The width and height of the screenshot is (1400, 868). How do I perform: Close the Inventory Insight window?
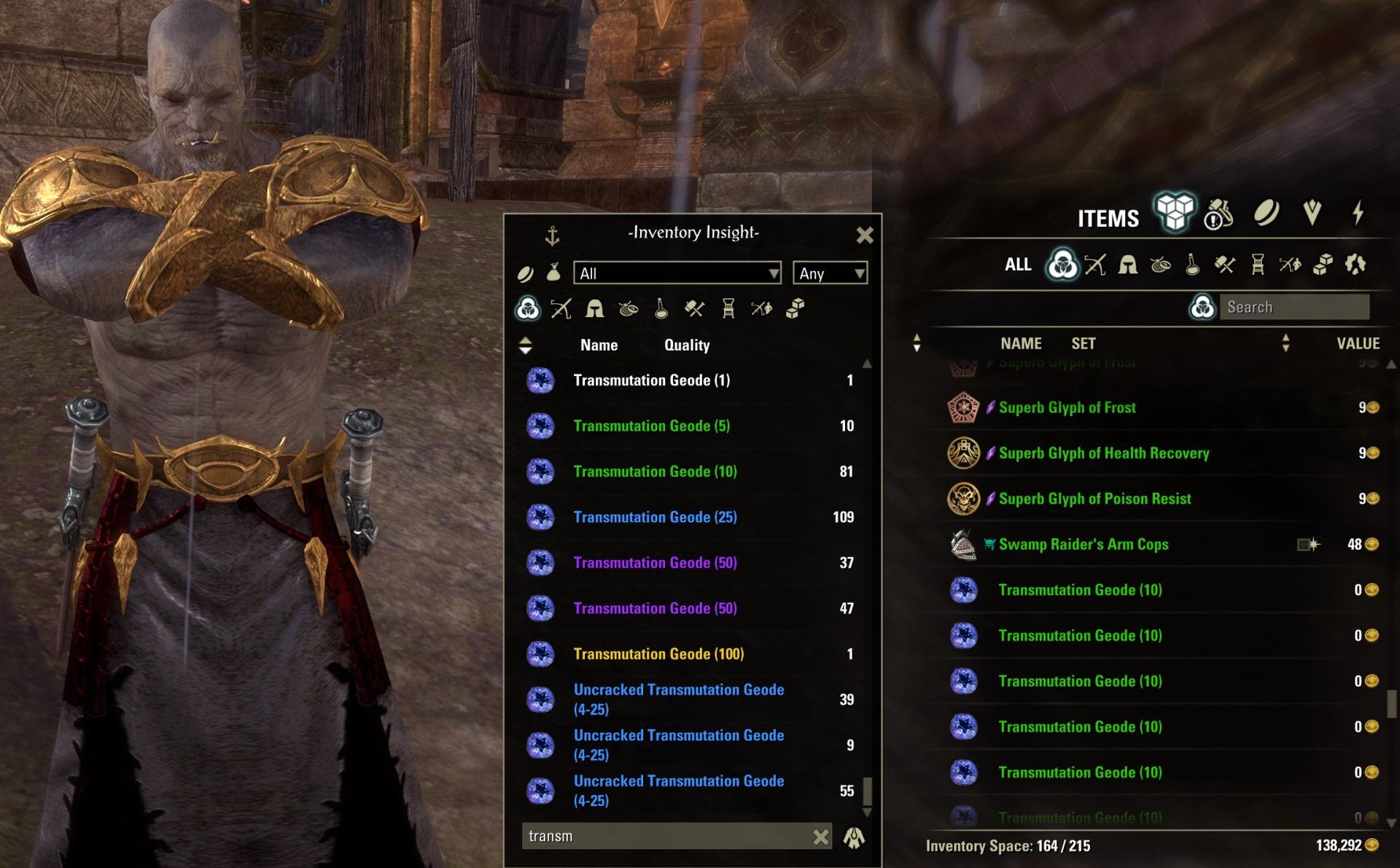tap(864, 235)
